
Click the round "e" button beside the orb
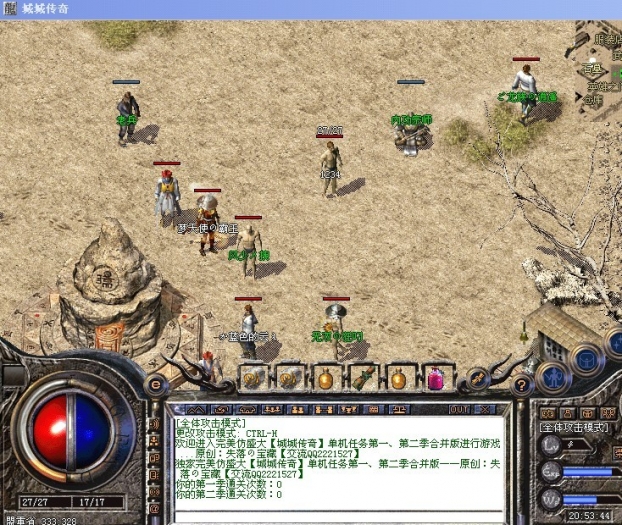(x=155, y=382)
